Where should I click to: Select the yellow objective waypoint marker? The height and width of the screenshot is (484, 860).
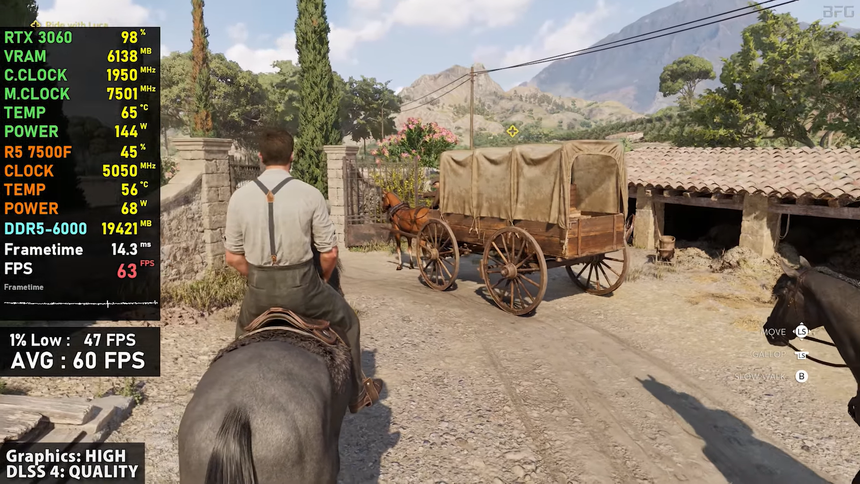(x=513, y=130)
